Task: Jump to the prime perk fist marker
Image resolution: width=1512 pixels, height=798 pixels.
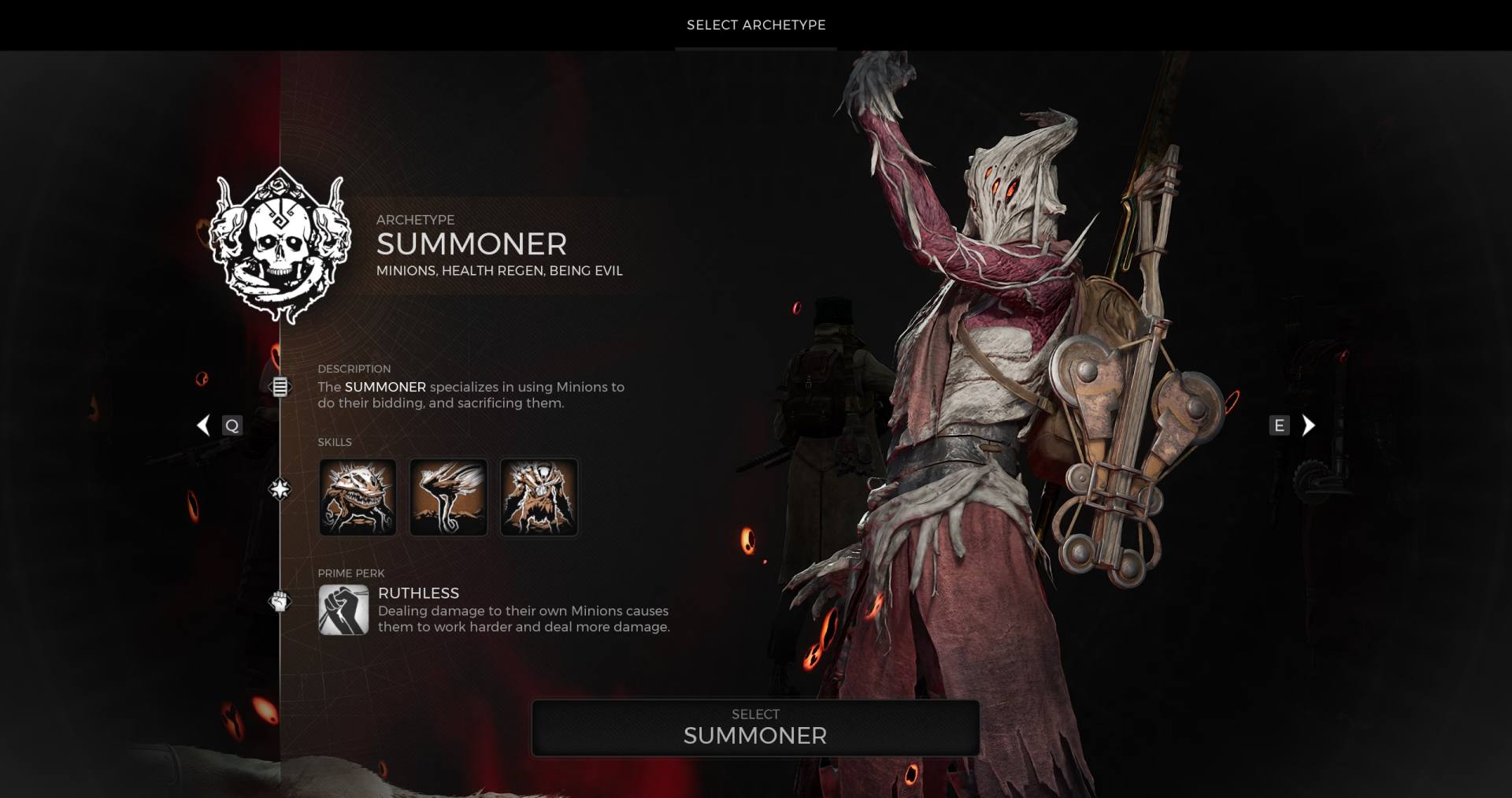Action: click(x=280, y=602)
